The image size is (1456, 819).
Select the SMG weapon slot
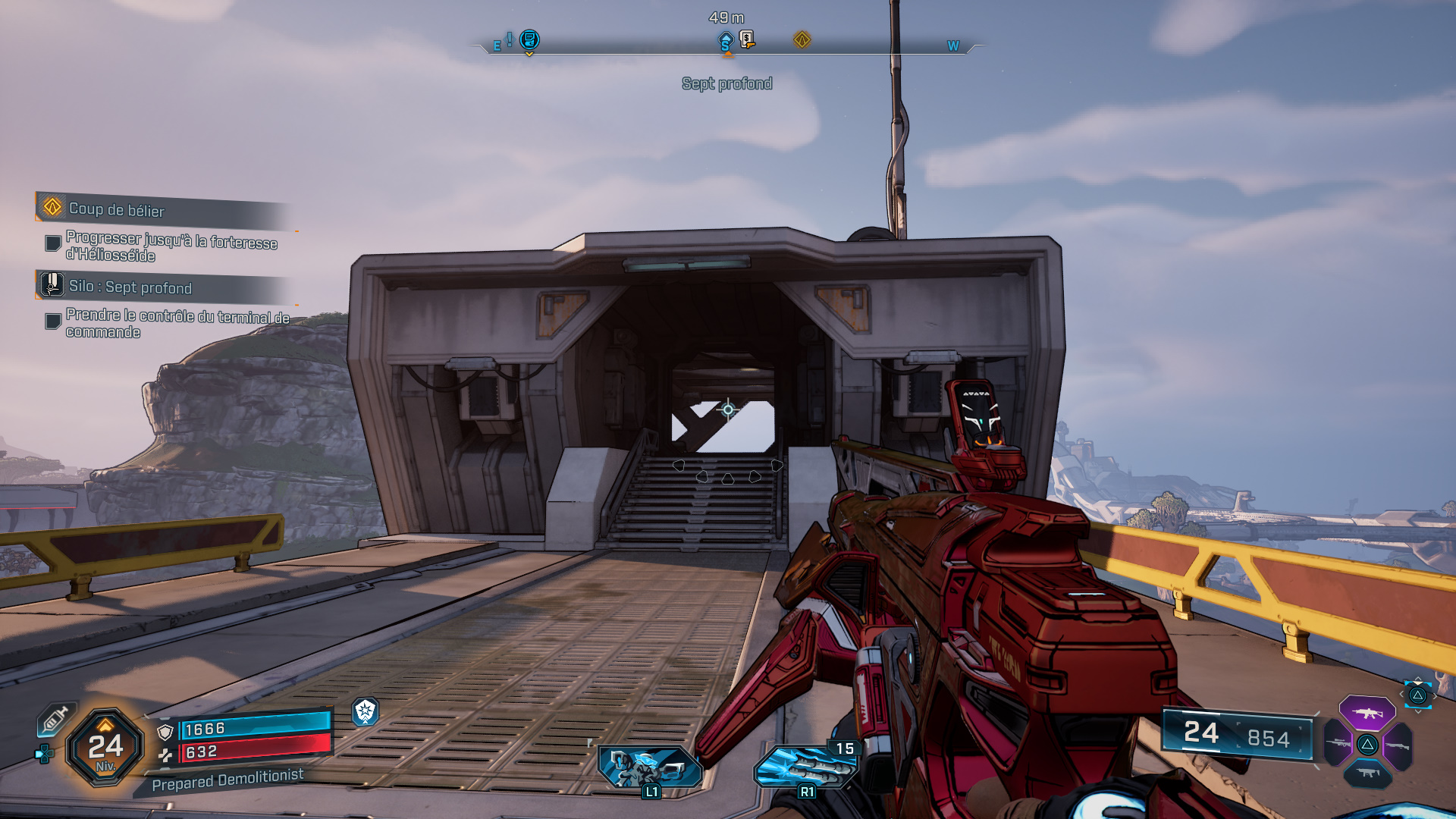tap(1368, 772)
